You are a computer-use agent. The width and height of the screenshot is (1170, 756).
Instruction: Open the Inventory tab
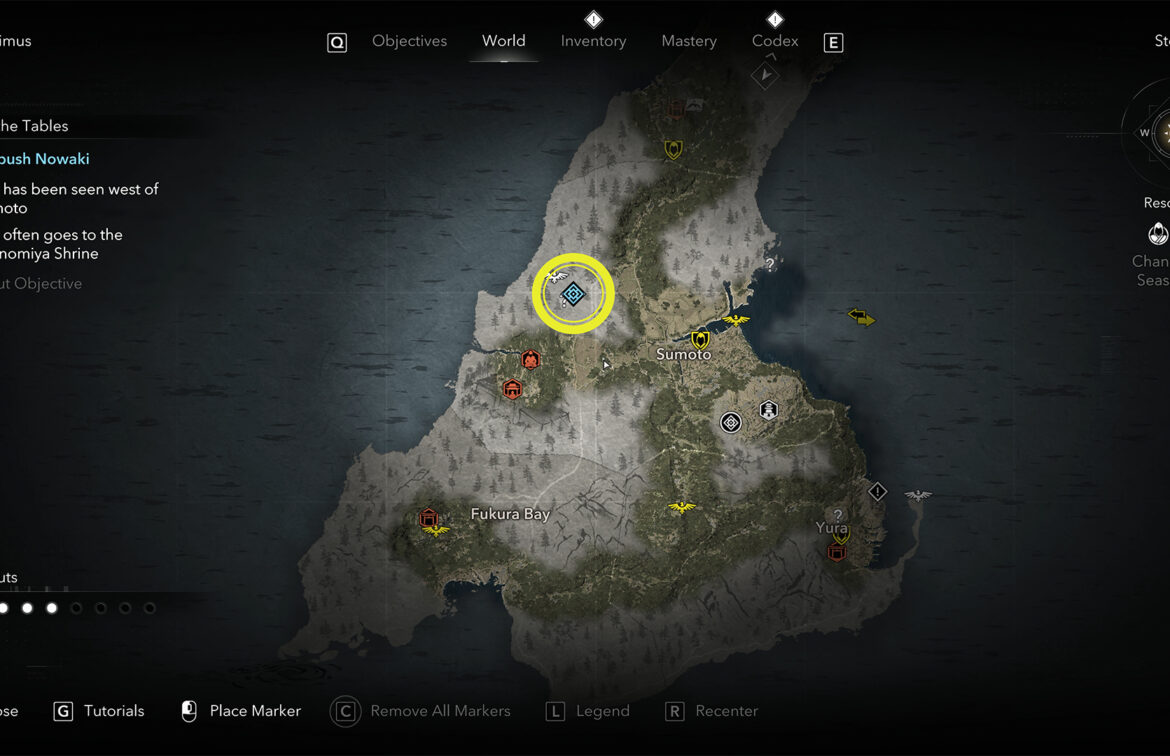tap(593, 41)
